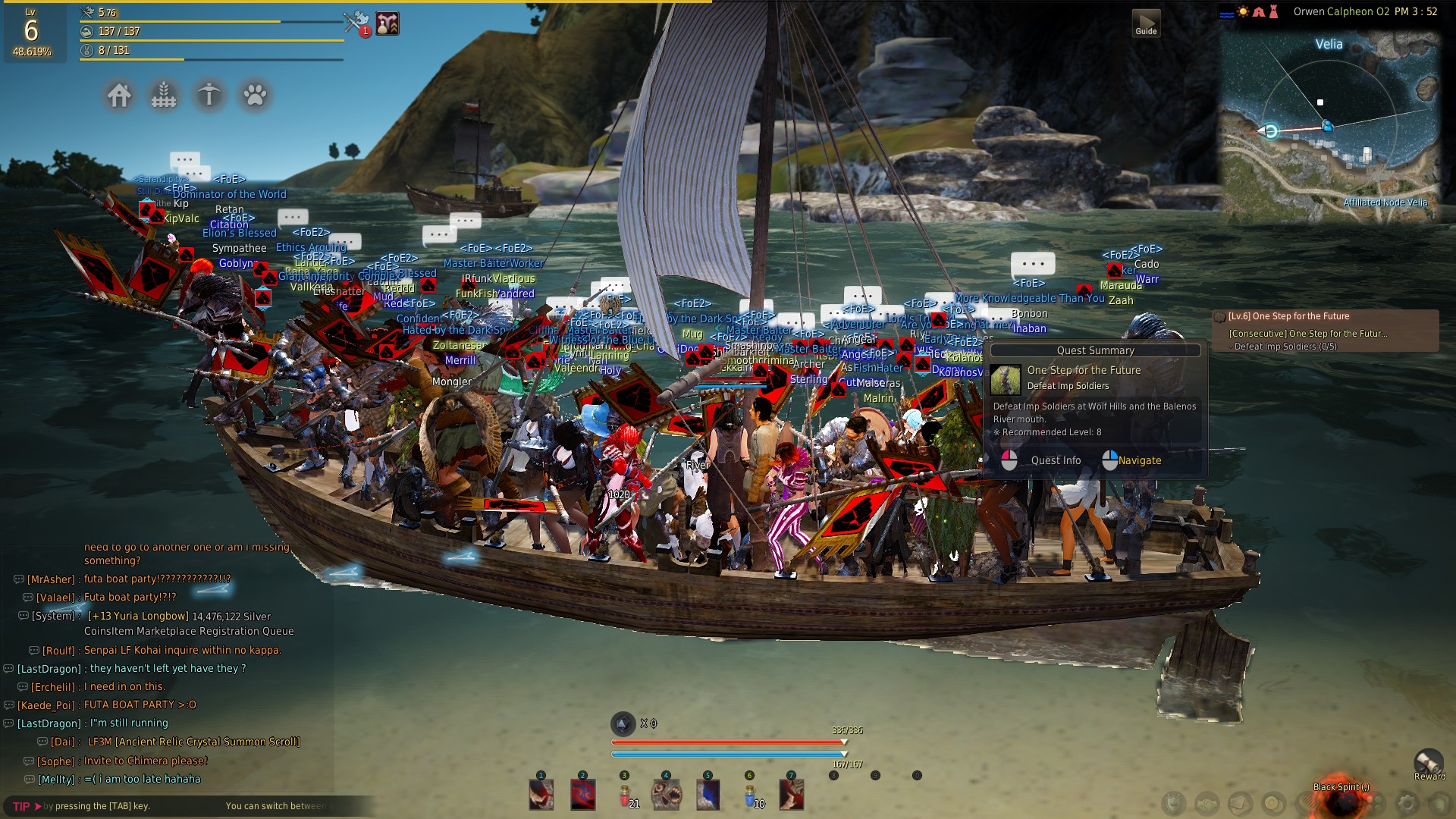Open the Reward scroll icon
Viewport: 1456px width, 819px height.
pos(1429,763)
